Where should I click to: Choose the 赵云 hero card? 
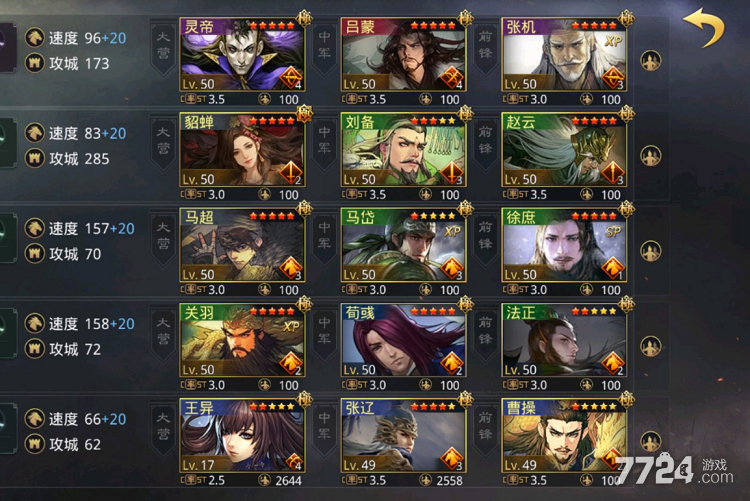point(564,155)
